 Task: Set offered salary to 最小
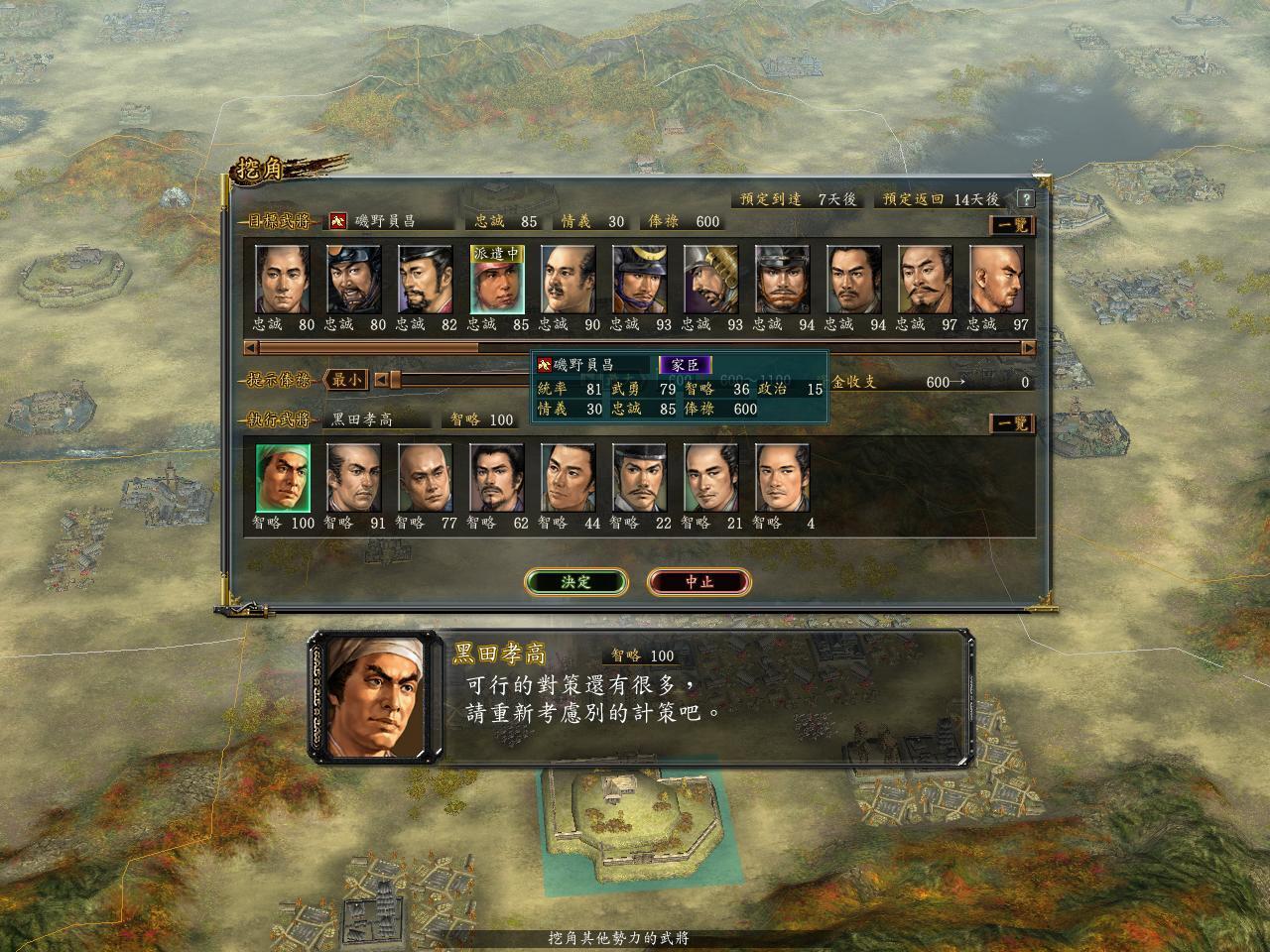click(x=347, y=380)
